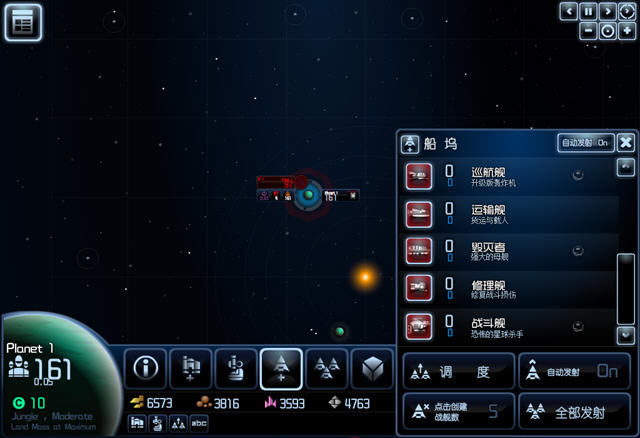
Task: Pause the game speed
Action: (x=588, y=11)
